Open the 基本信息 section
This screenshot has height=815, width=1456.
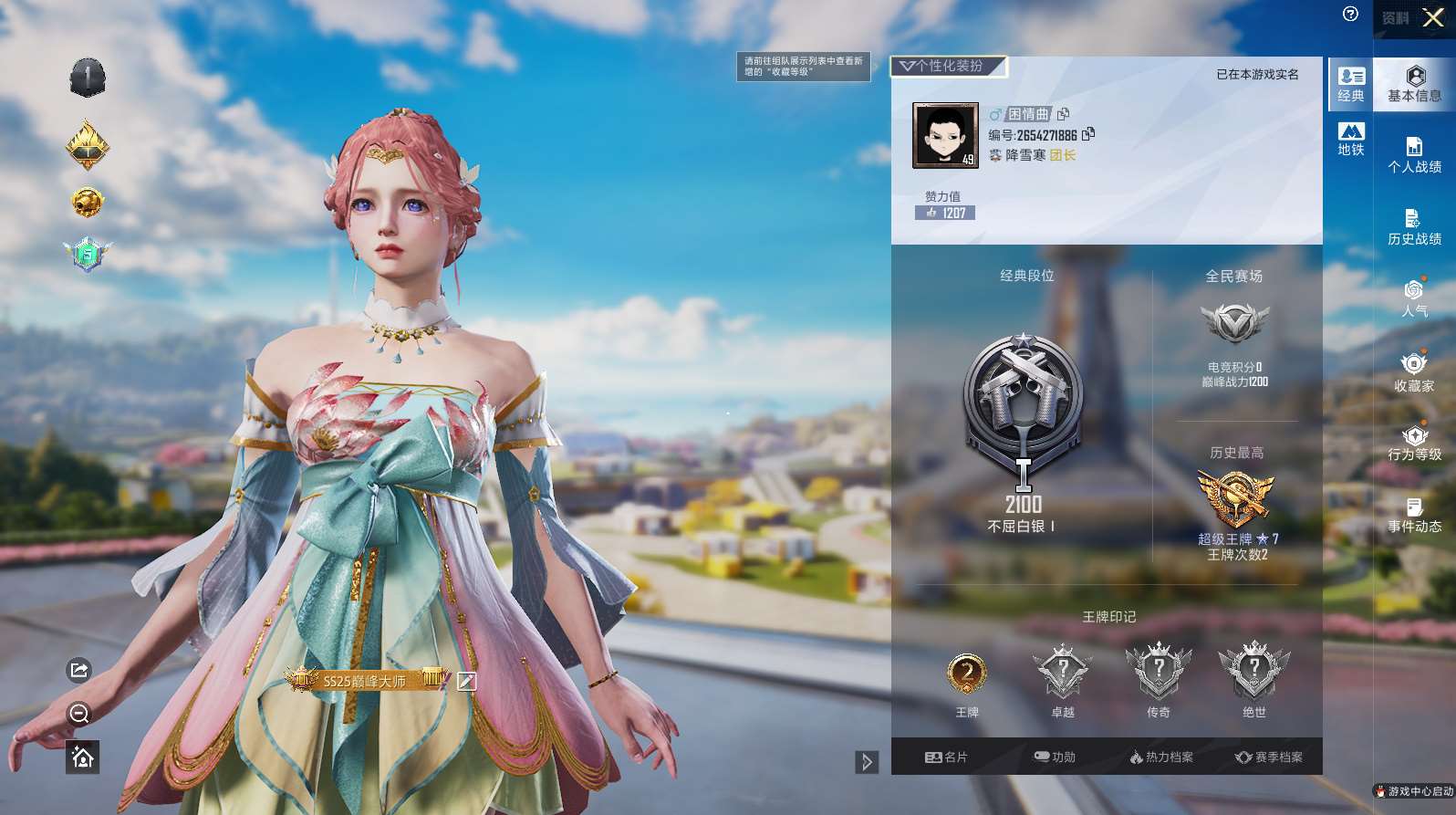[1414, 84]
